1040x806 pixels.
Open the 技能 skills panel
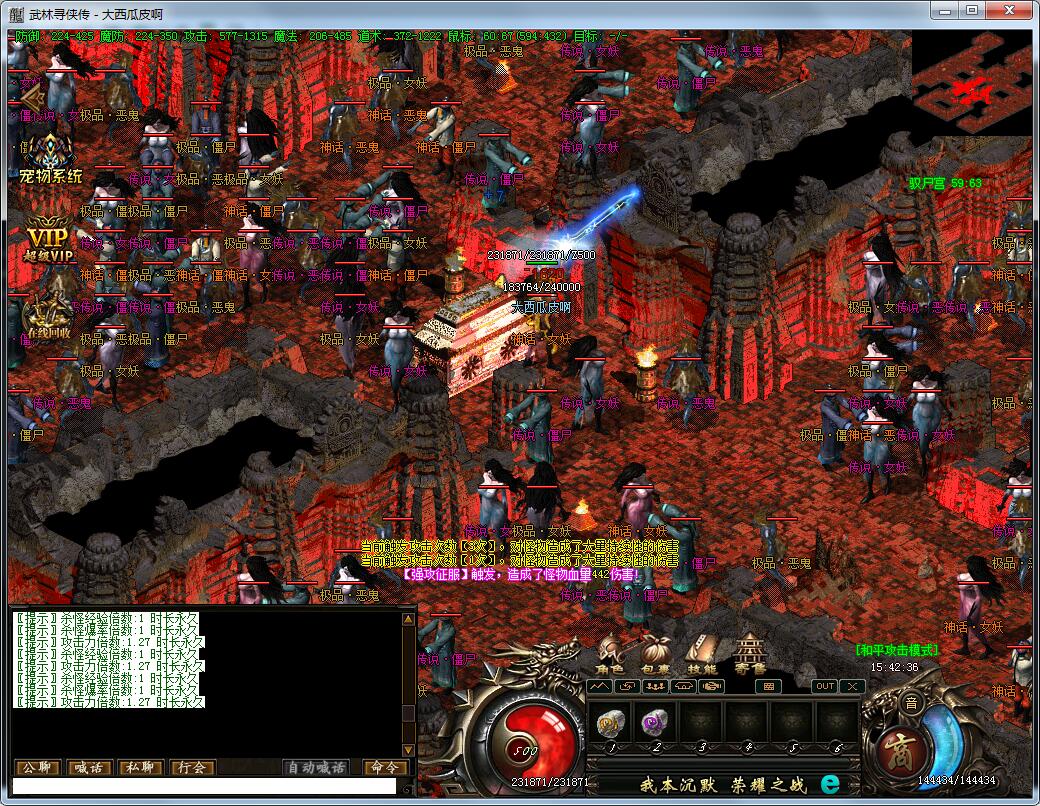700,655
